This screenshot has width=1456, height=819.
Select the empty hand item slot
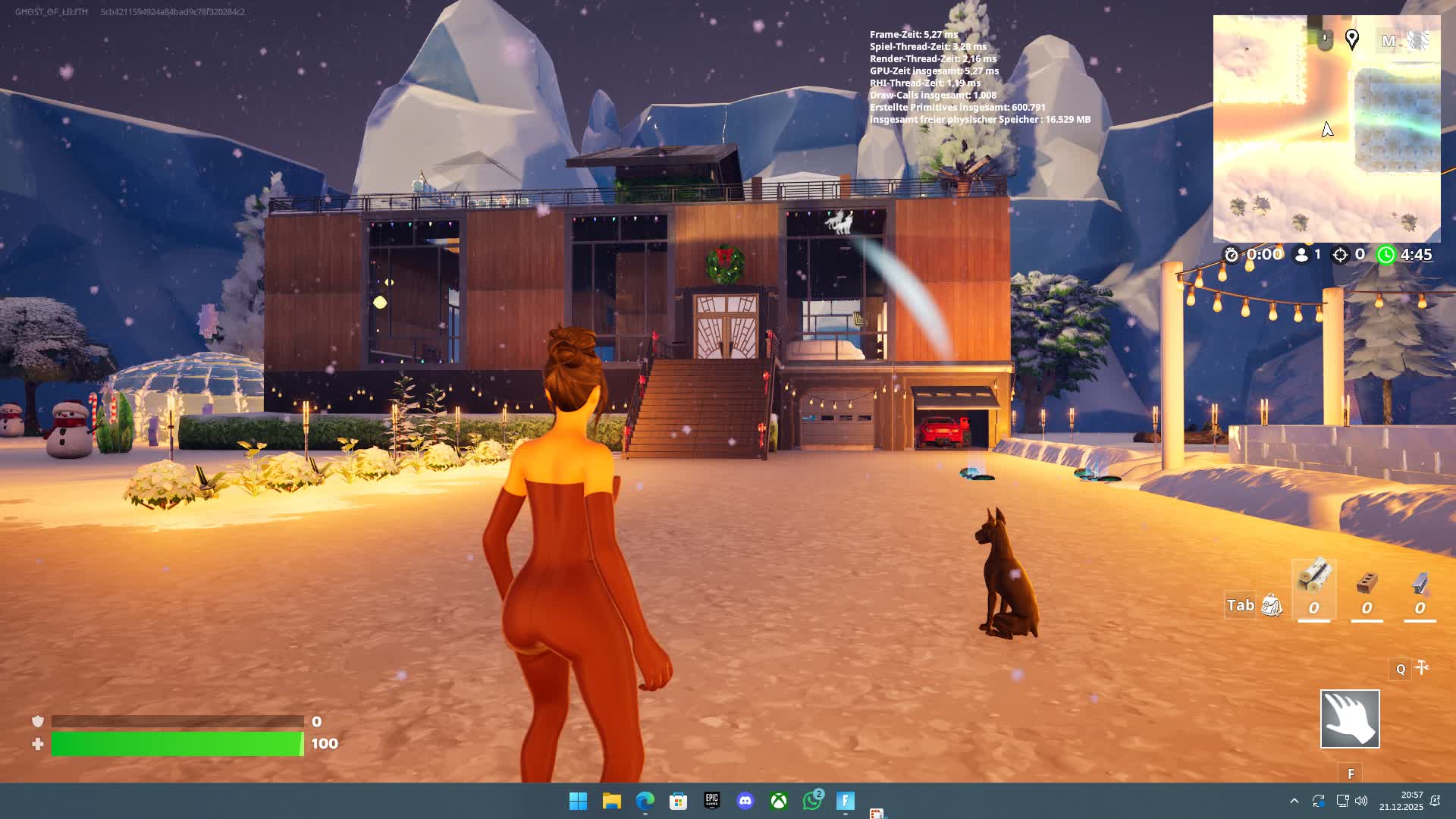pyautogui.click(x=1350, y=719)
